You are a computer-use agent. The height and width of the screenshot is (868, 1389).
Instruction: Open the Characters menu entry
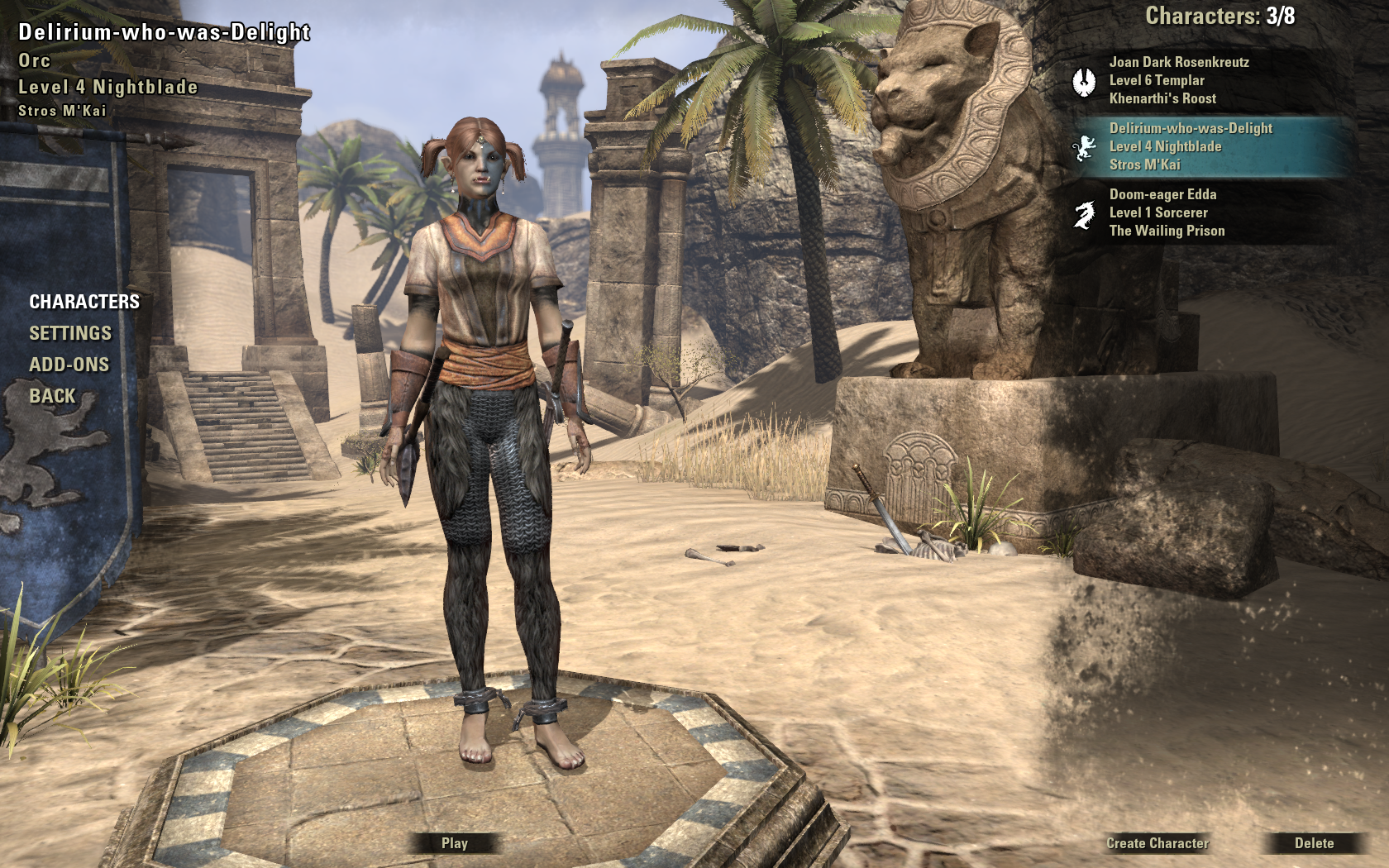tap(84, 302)
